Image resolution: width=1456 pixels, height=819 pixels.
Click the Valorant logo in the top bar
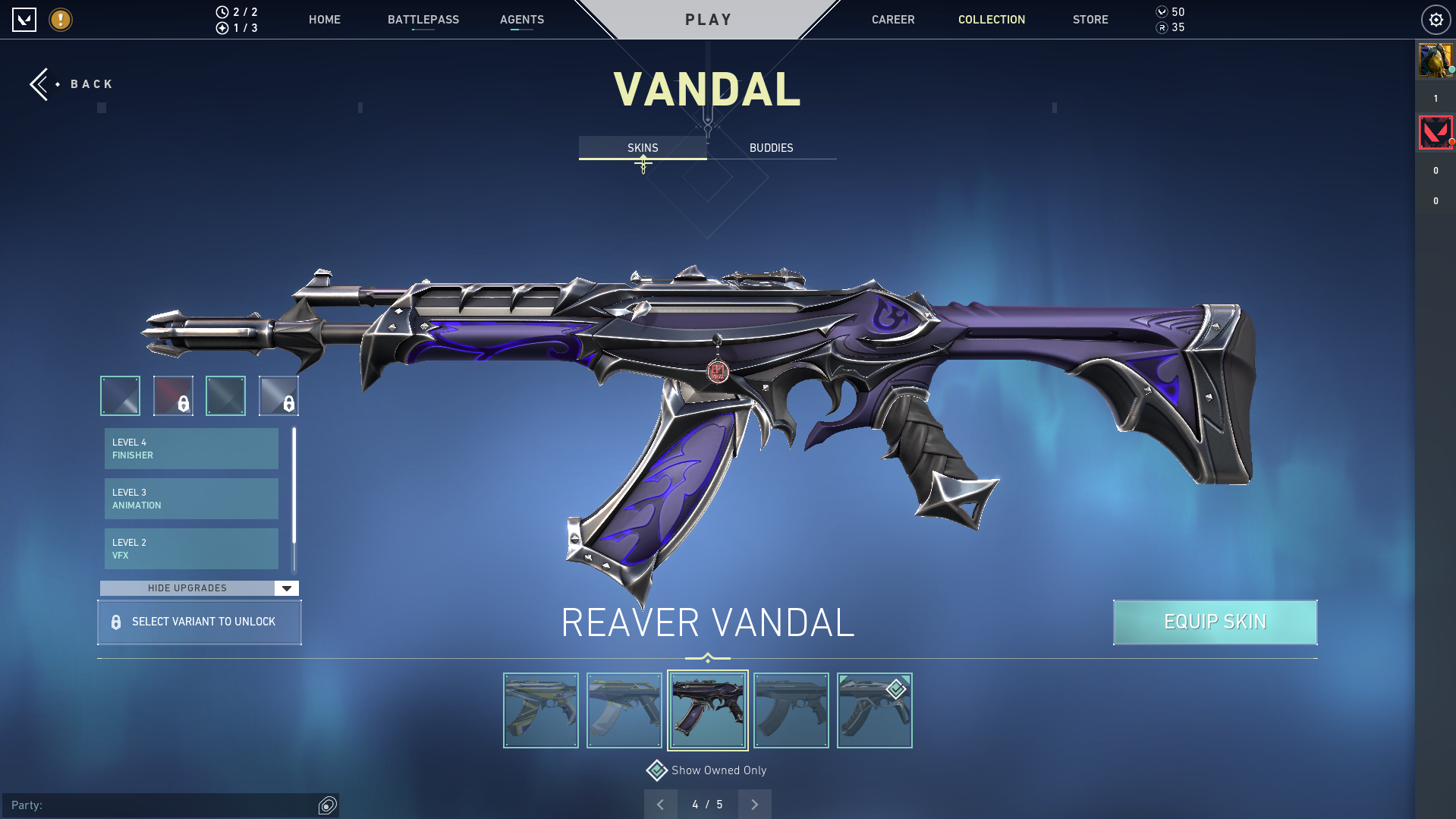[x=25, y=20]
